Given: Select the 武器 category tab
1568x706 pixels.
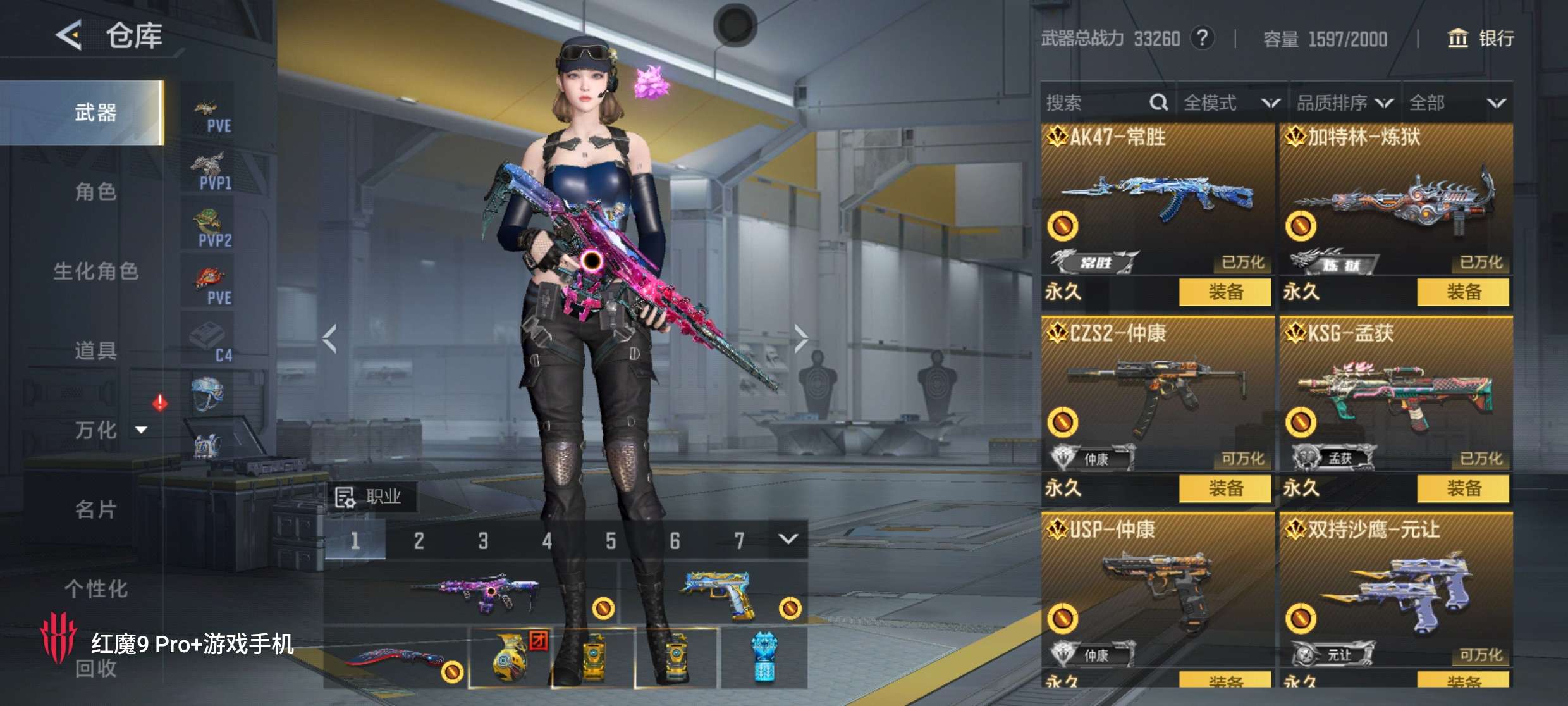Looking at the screenshot, I should click(x=95, y=113).
